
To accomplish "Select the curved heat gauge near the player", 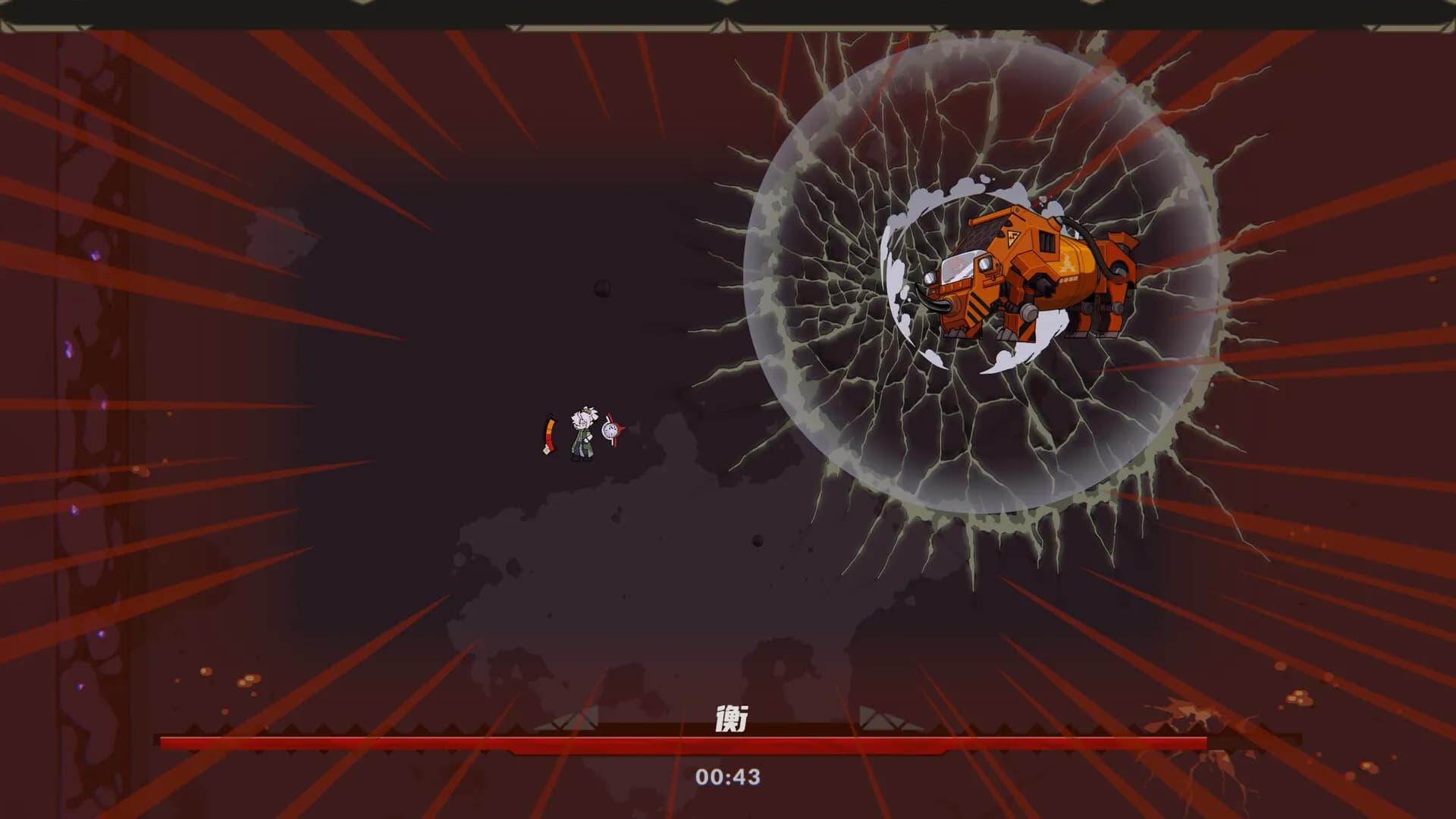I will click(551, 431).
